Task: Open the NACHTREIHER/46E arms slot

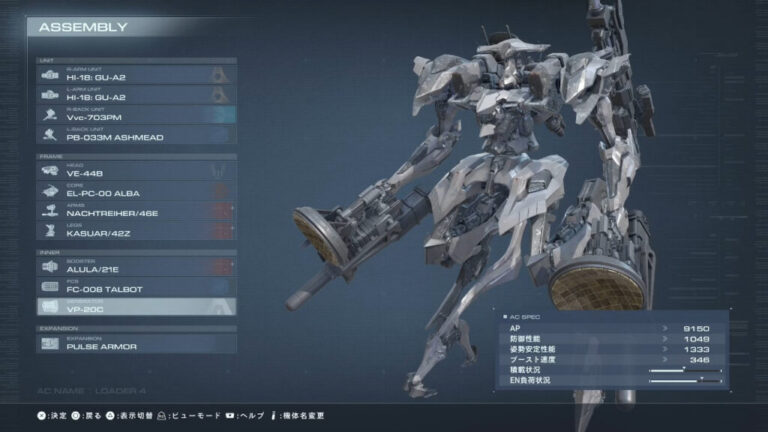Action: tap(137, 210)
